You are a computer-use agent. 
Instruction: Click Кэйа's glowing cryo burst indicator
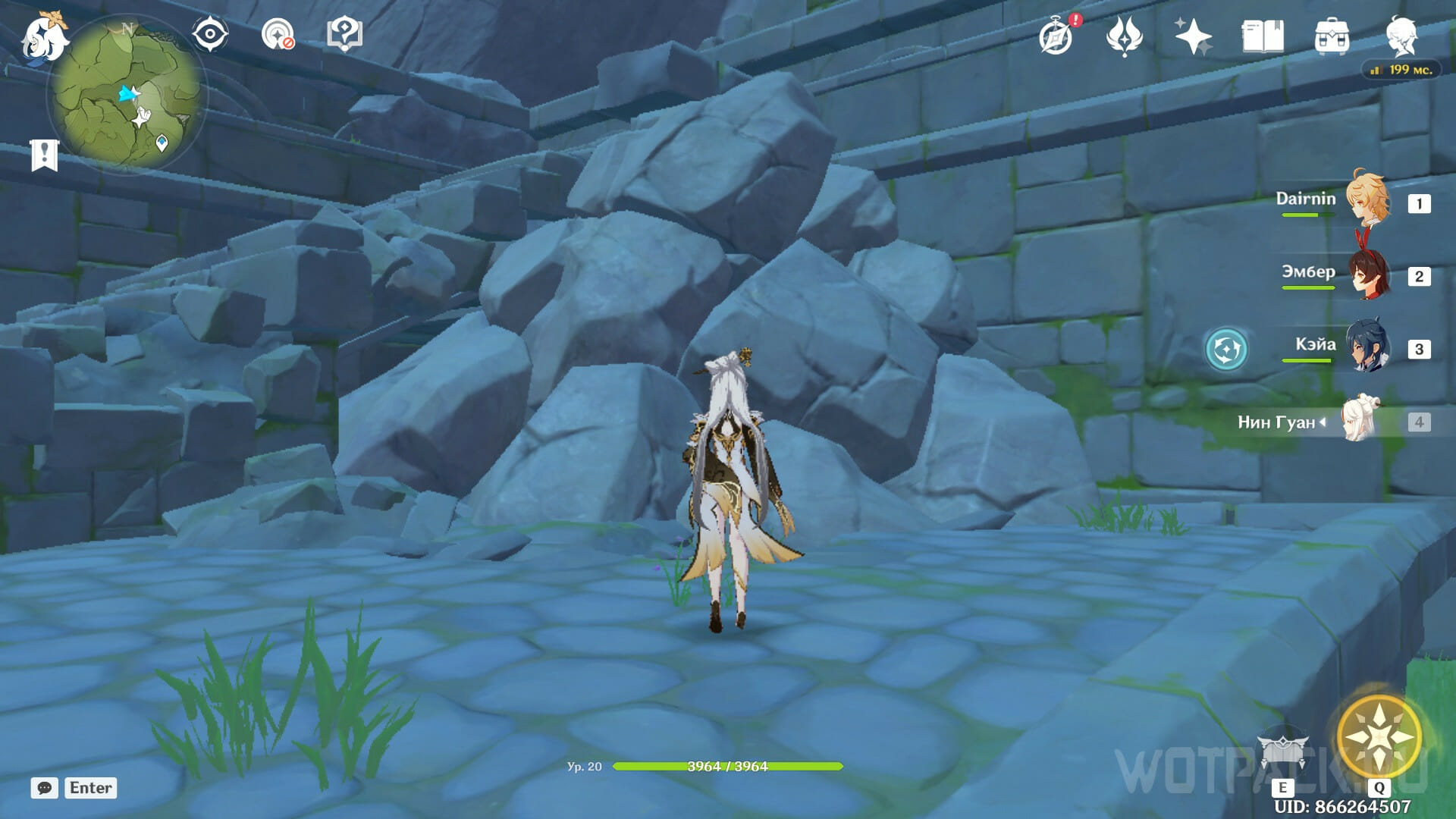[x=1225, y=349]
